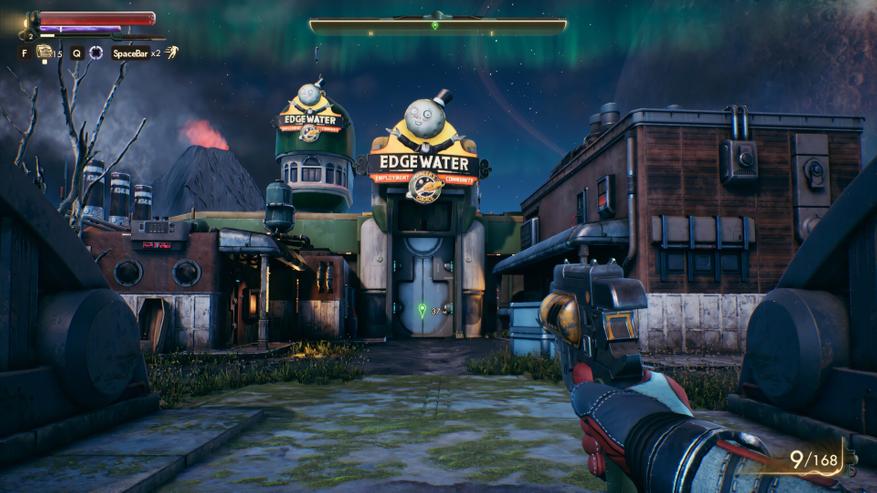
Task: Click the dodge running-figure icon
Action: (172, 52)
